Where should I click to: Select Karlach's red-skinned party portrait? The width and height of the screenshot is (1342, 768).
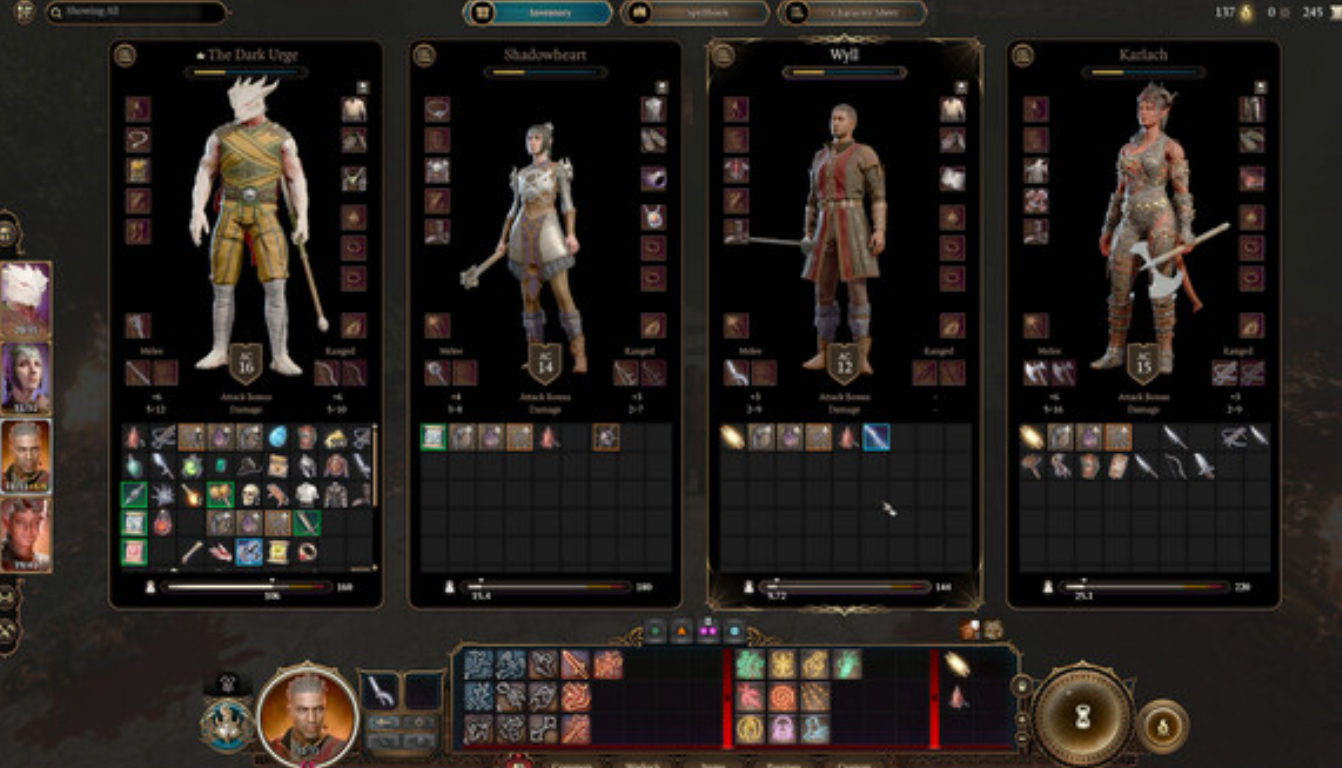pyautogui.click(x=25, y=533)
